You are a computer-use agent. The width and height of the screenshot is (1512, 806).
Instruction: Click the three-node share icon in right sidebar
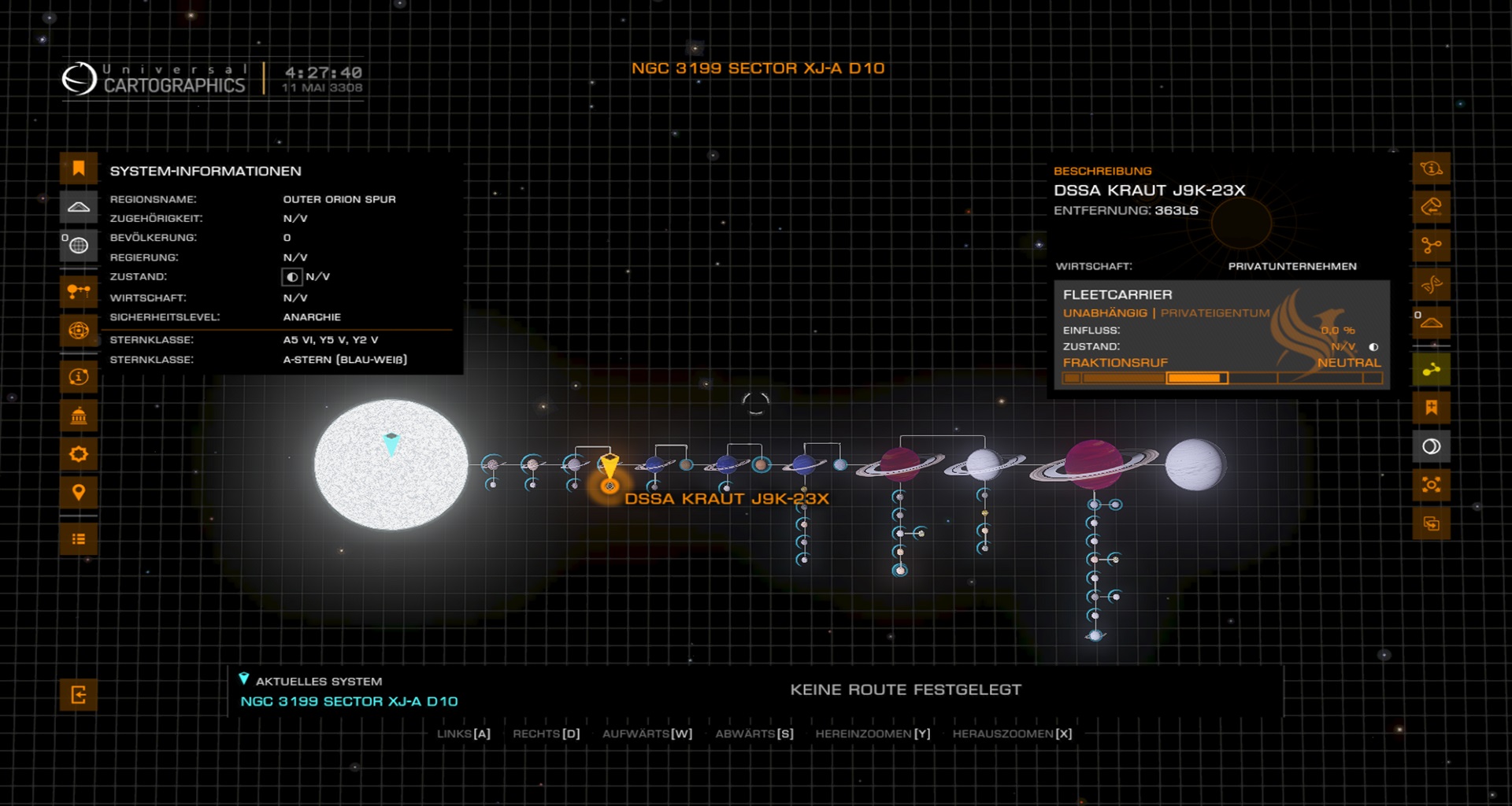pos(1431,246)
